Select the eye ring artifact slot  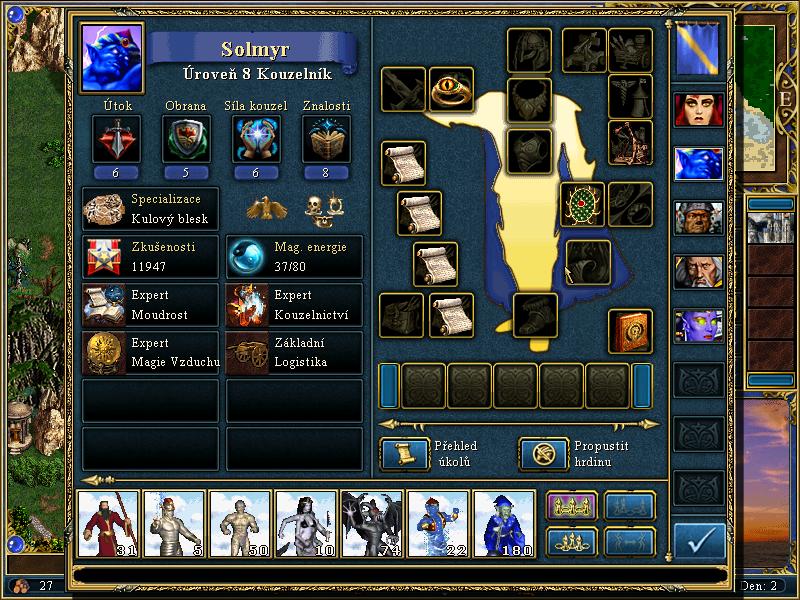click(x=451, y=90)
